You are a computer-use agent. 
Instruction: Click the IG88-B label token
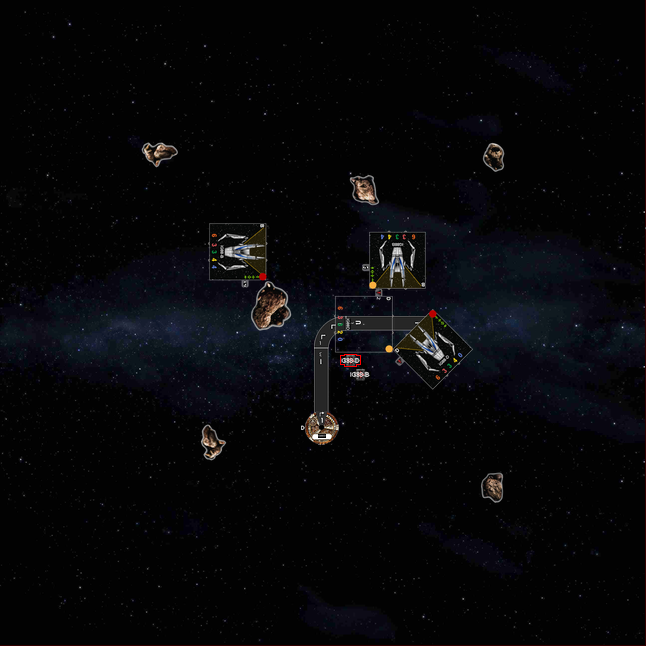tap(360, 374)
